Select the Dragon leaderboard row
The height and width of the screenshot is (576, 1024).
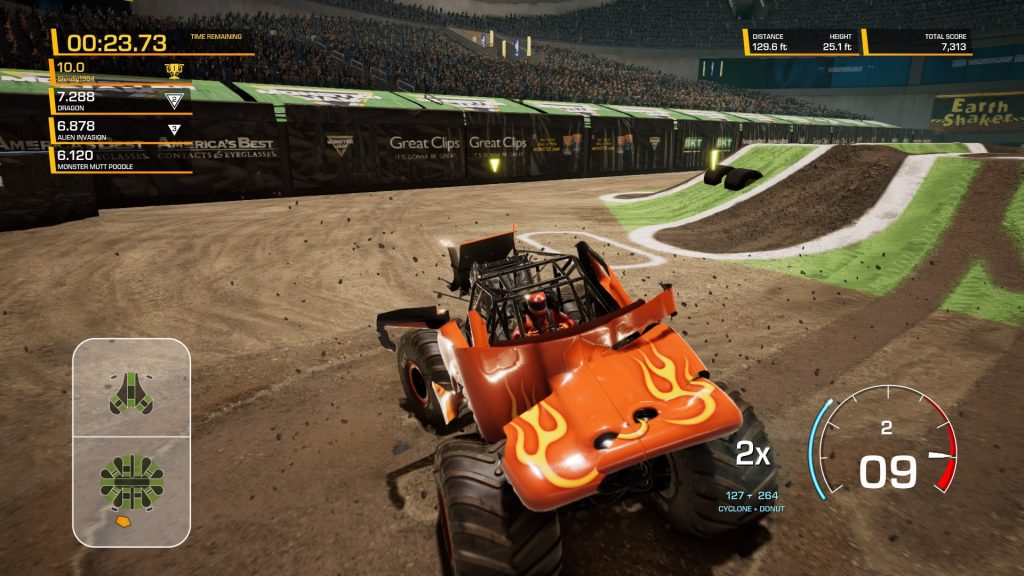tap(120, 101)
